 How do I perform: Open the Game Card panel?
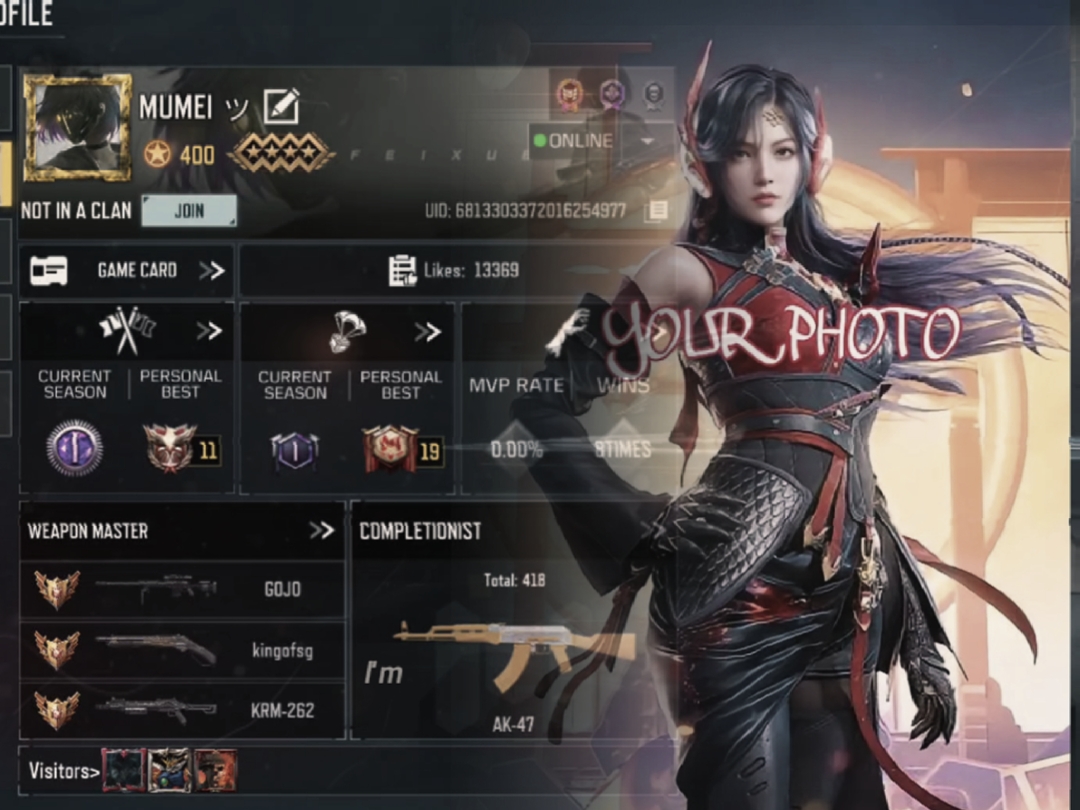(127, 270)
